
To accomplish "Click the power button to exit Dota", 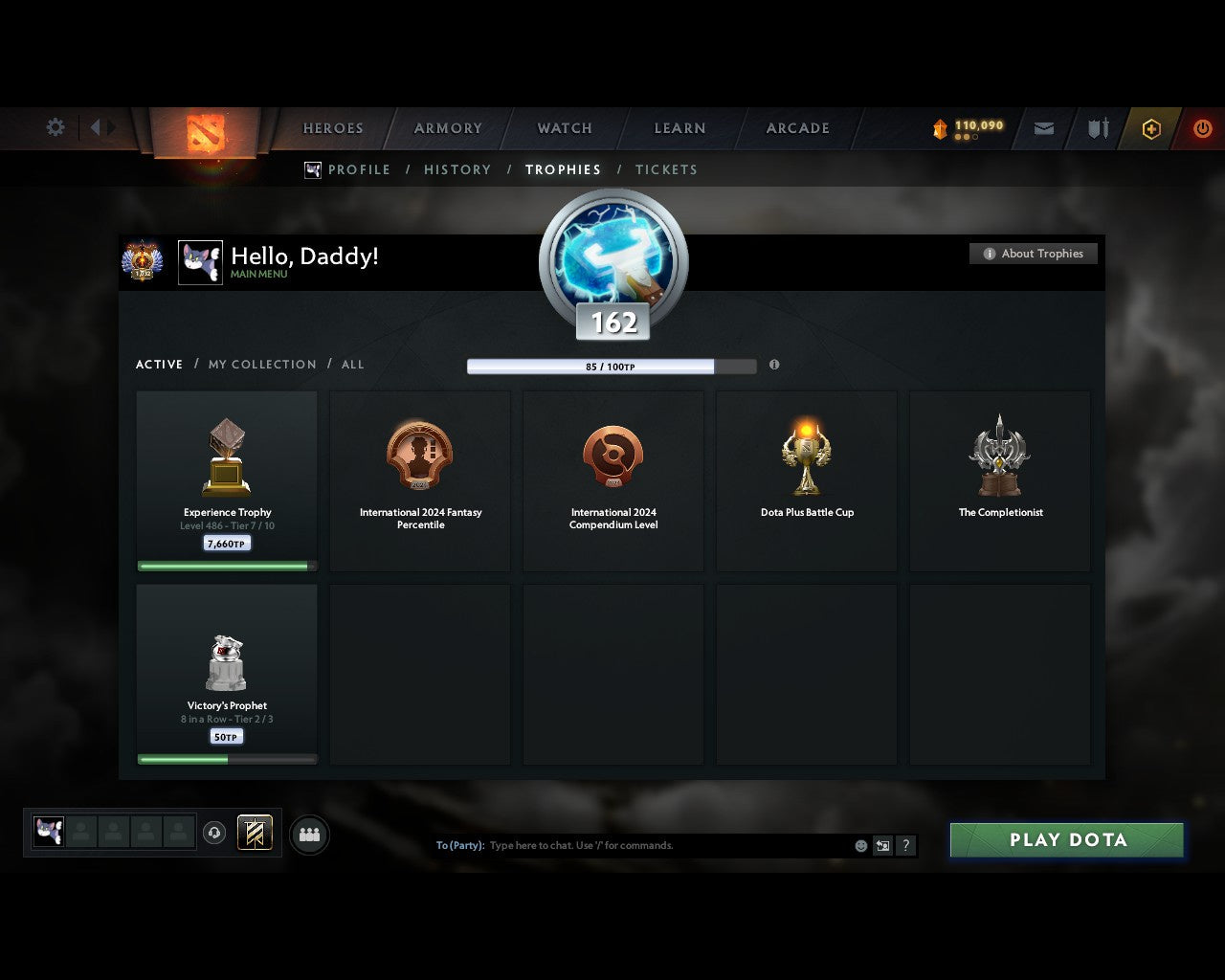I will click(x=1203, y=128).
